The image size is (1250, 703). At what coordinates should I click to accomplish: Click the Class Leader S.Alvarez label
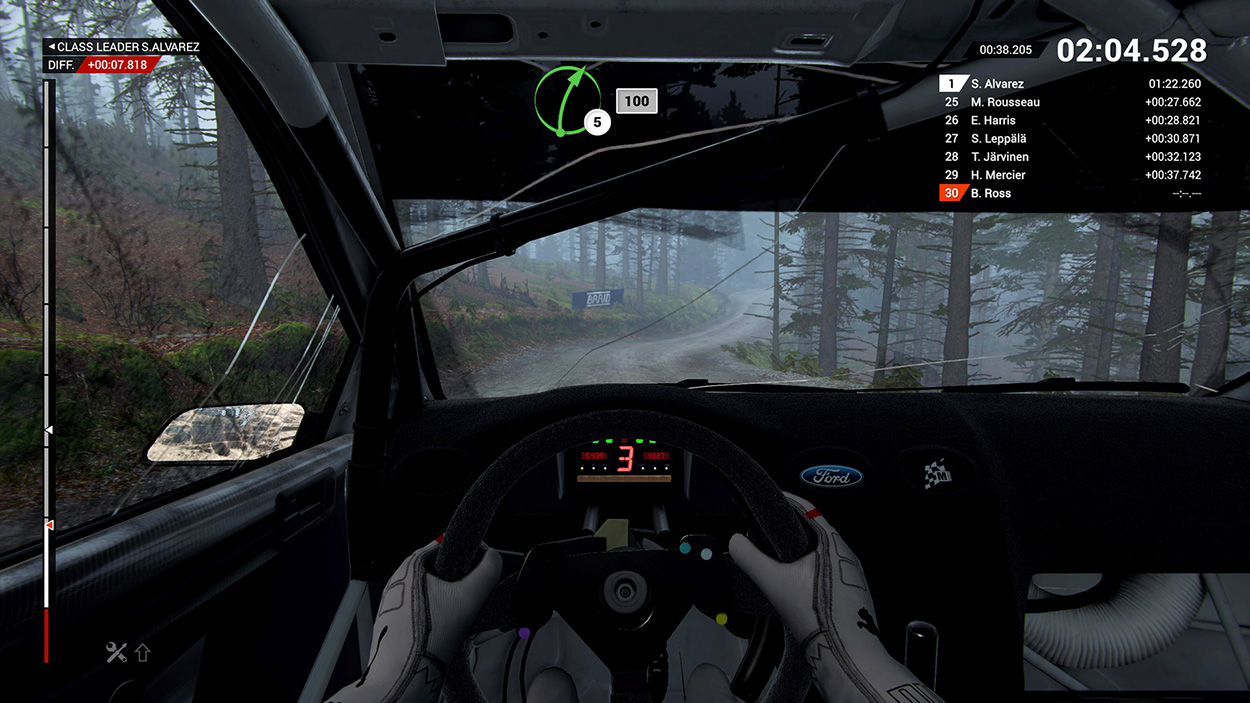coord(122,47)
